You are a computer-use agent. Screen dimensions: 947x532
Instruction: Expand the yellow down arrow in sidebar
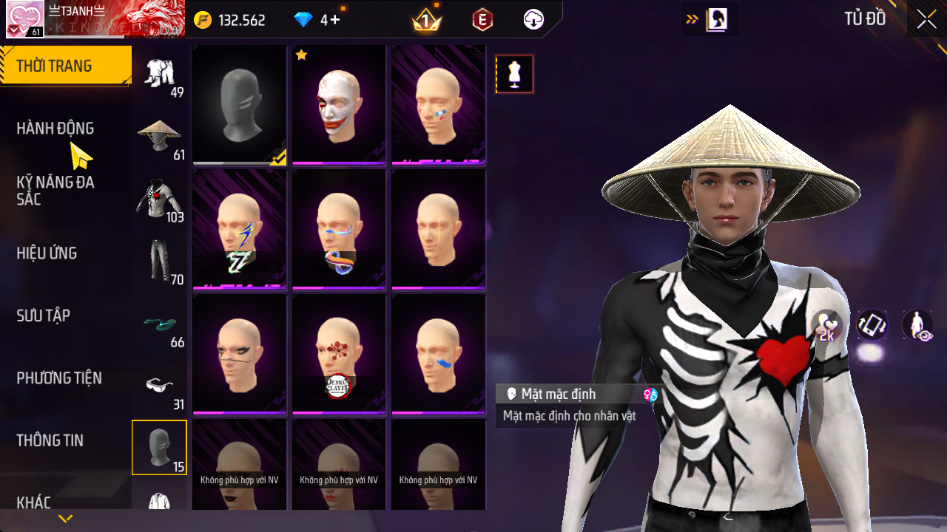(66, 519)
